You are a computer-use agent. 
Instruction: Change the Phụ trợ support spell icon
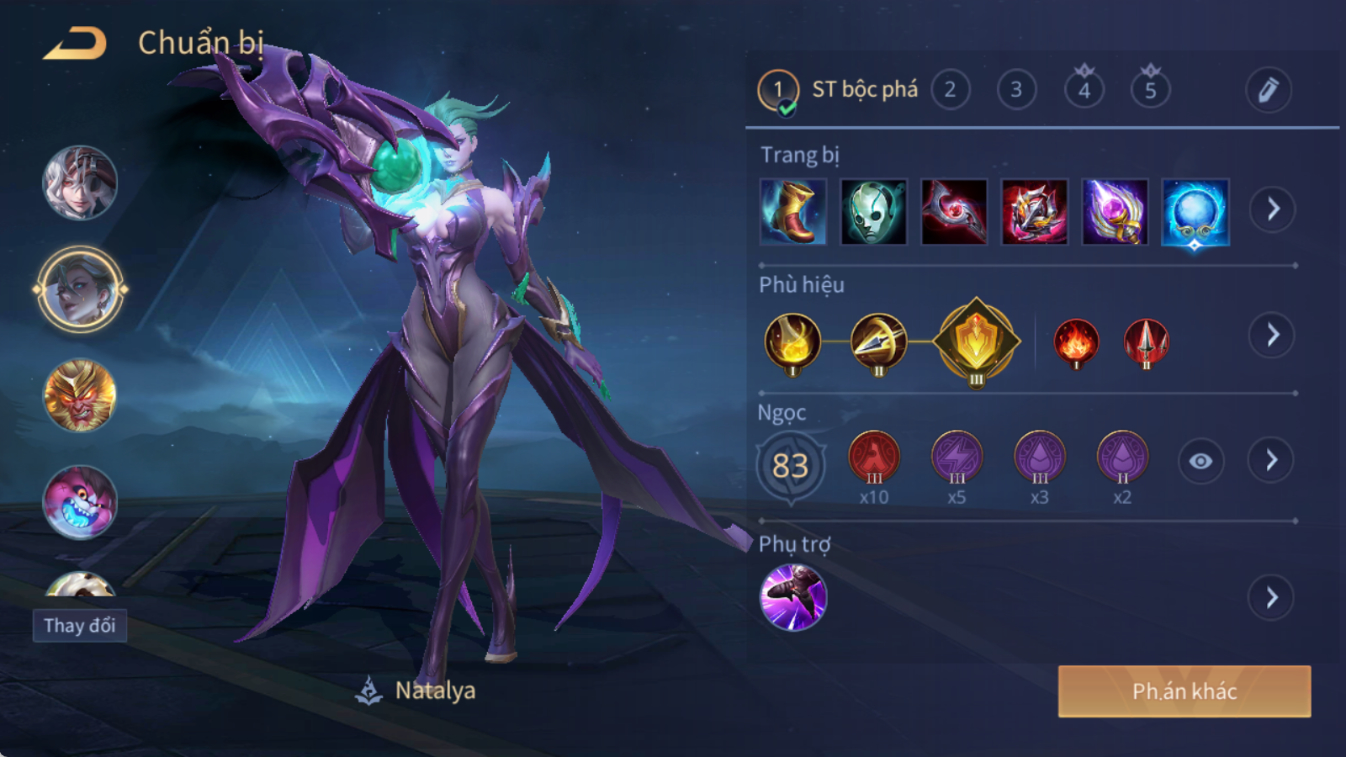click(793, 597)
